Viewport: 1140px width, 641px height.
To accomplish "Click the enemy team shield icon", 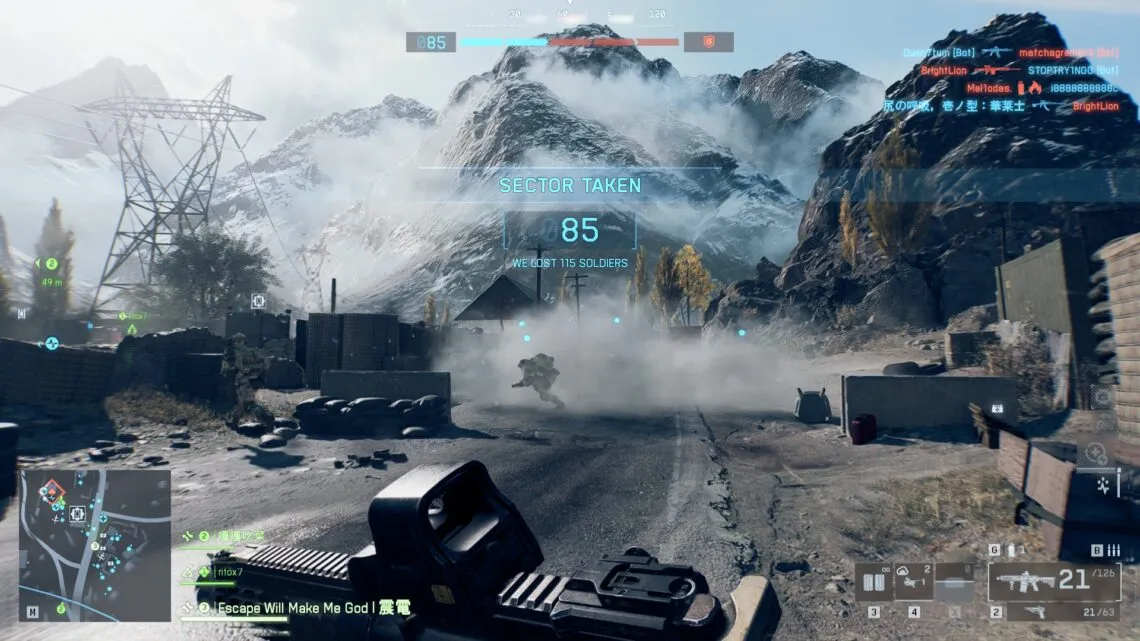I will 708,42.
